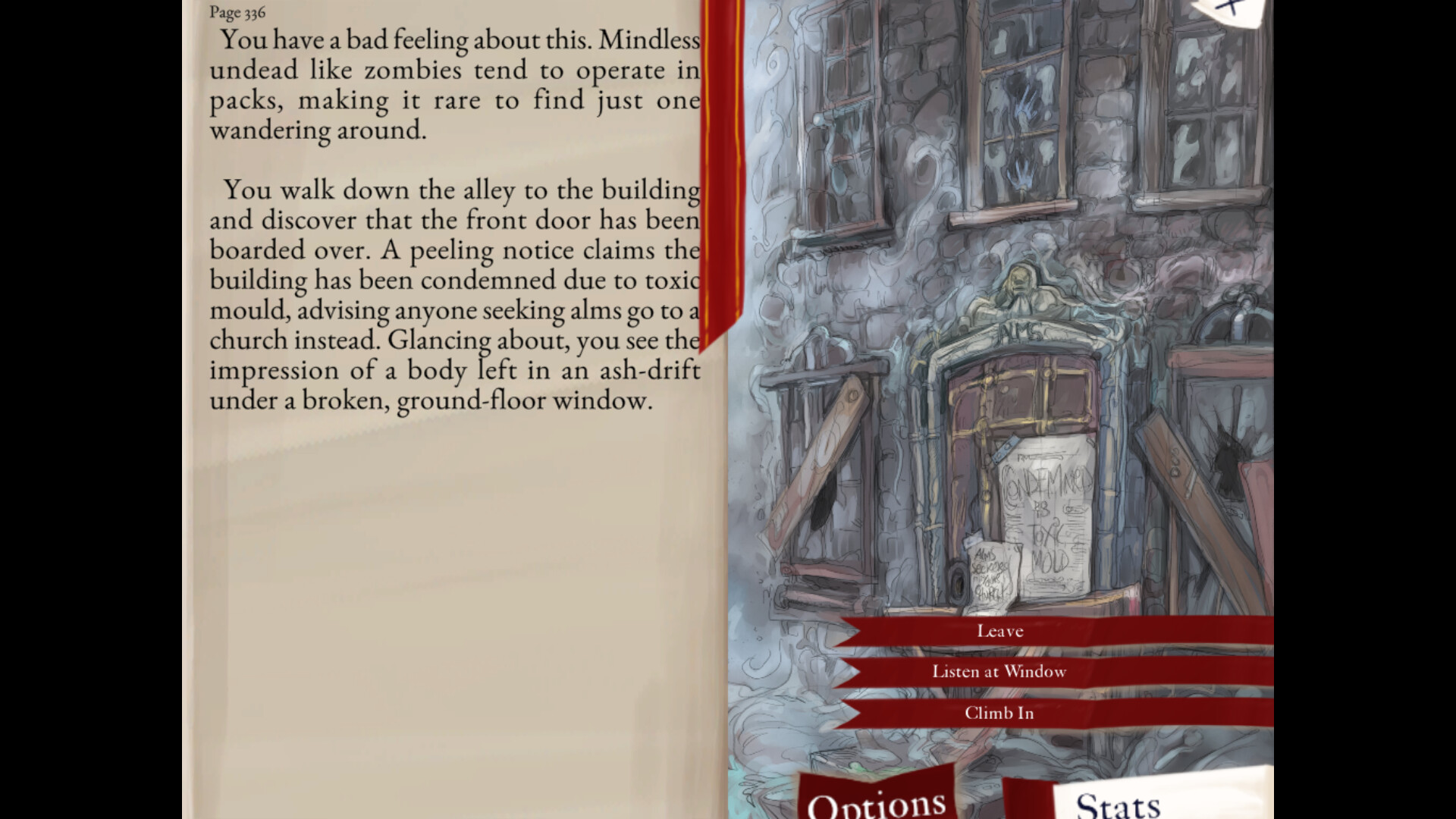Choose the Leave option
Image resolution: width=1456 pixels, height=819 pixels.
click(999, 630)
